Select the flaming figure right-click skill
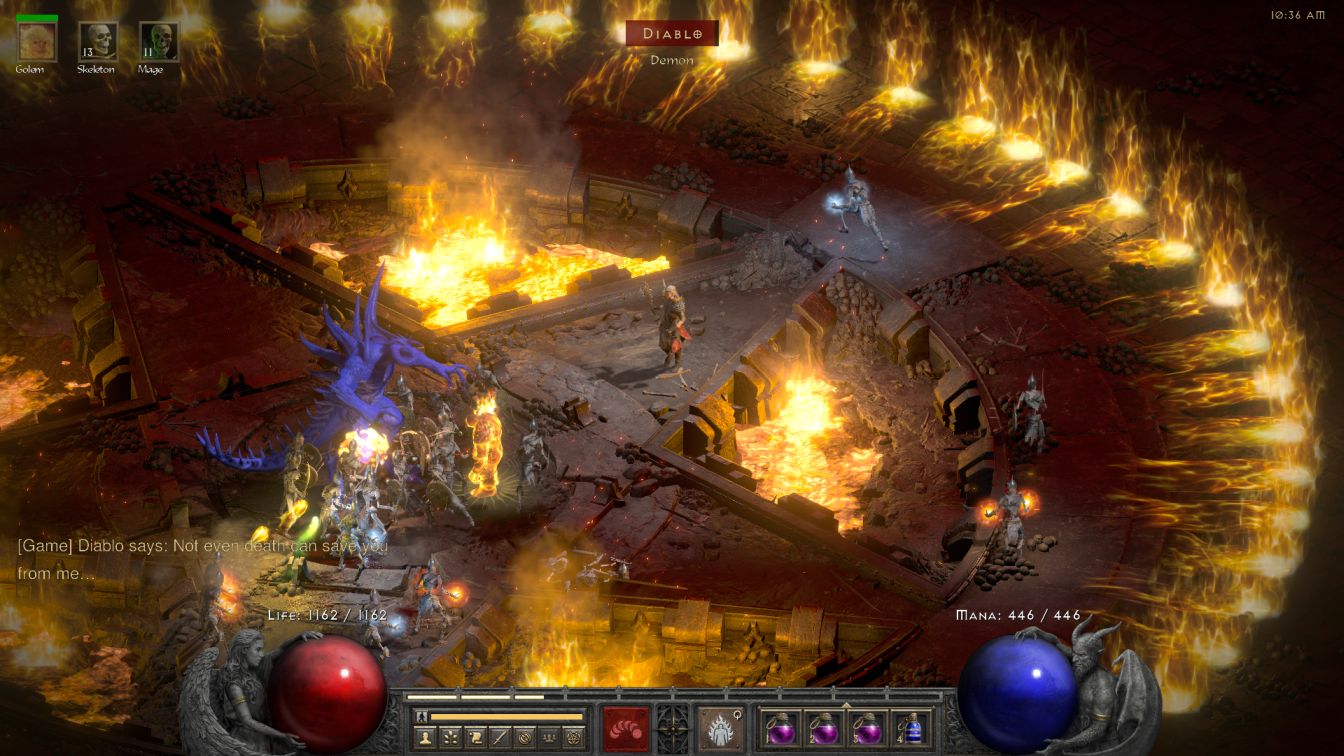Viewport: 1344px width, 756px height. 720,727
